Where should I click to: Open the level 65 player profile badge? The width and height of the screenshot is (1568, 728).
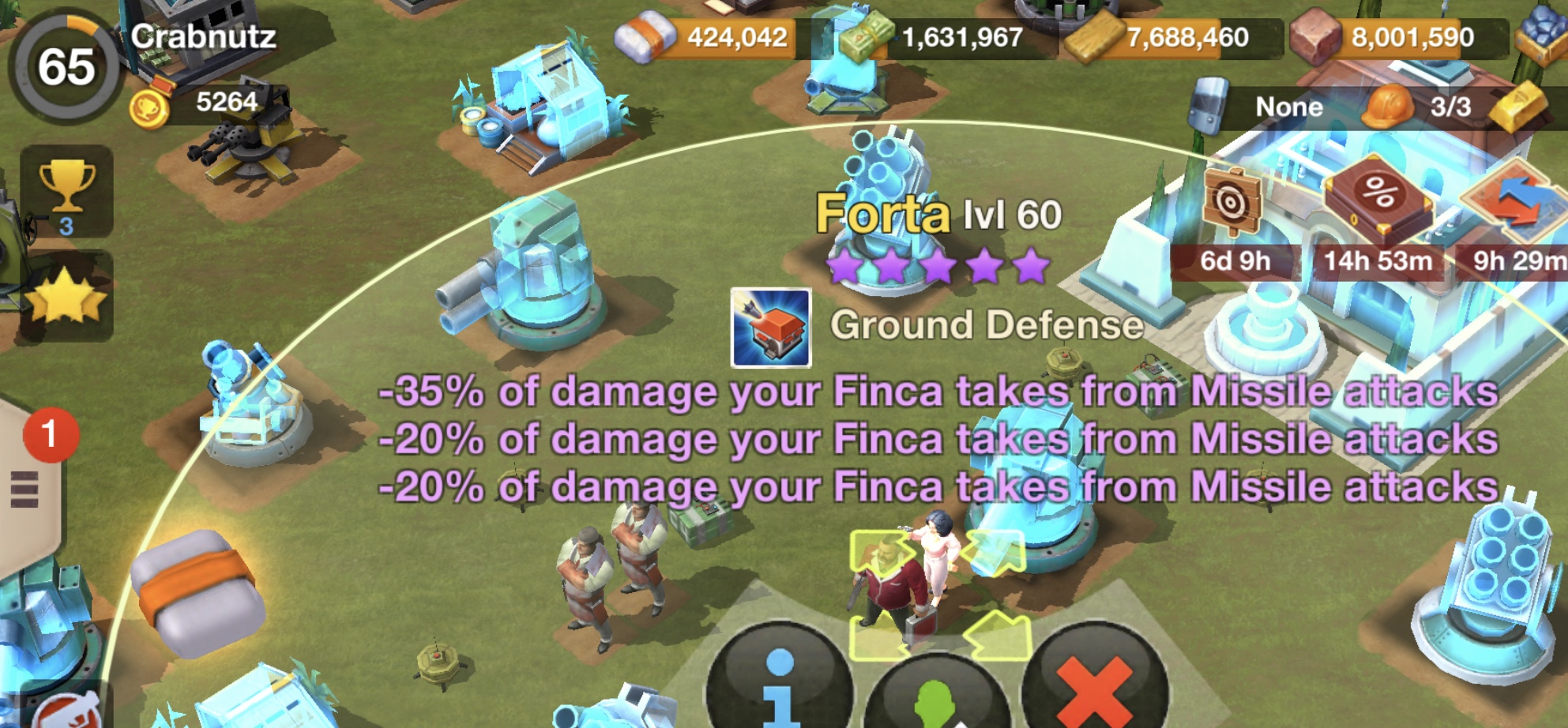click(66, 66)
